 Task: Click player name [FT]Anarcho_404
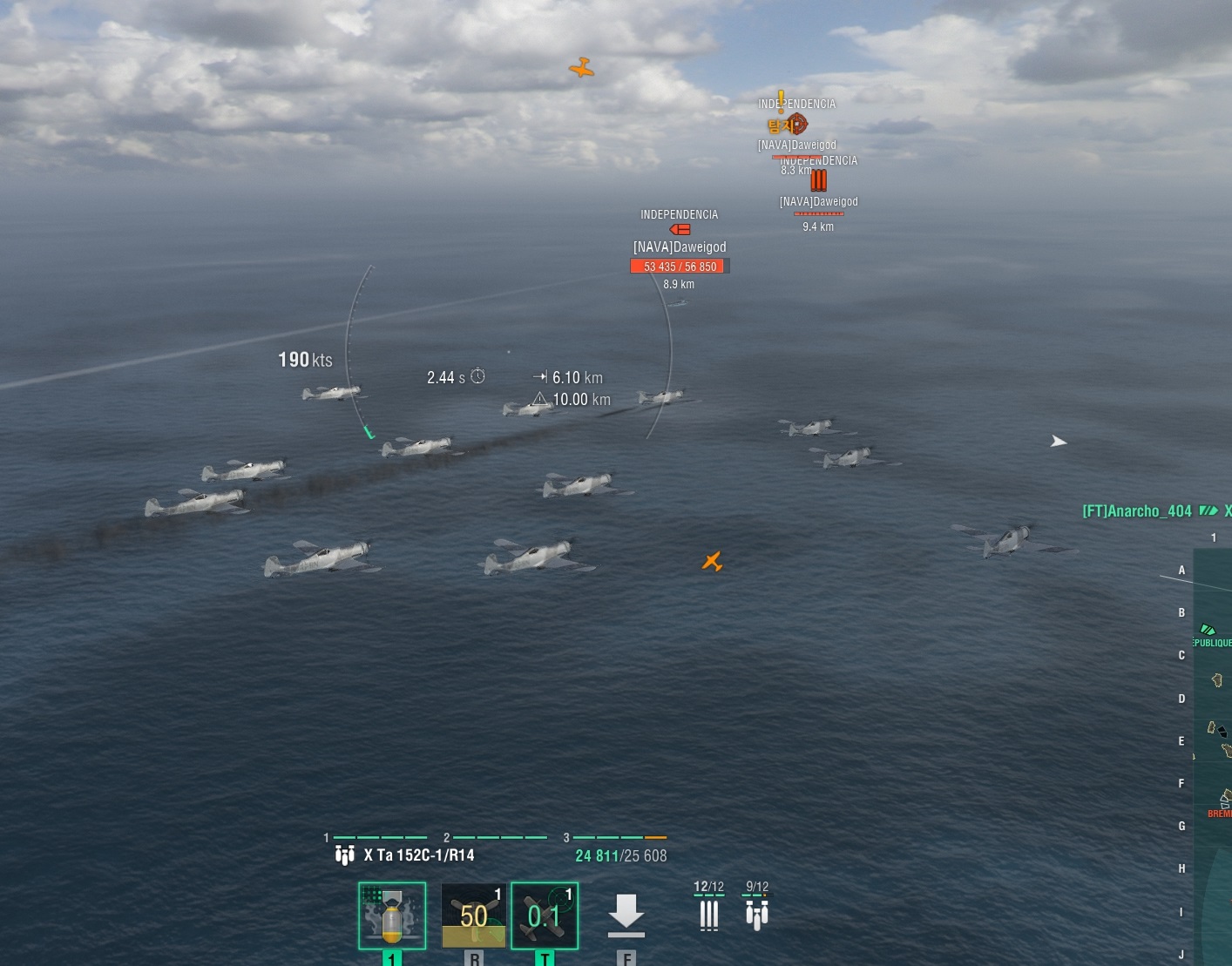(1136, 511)
